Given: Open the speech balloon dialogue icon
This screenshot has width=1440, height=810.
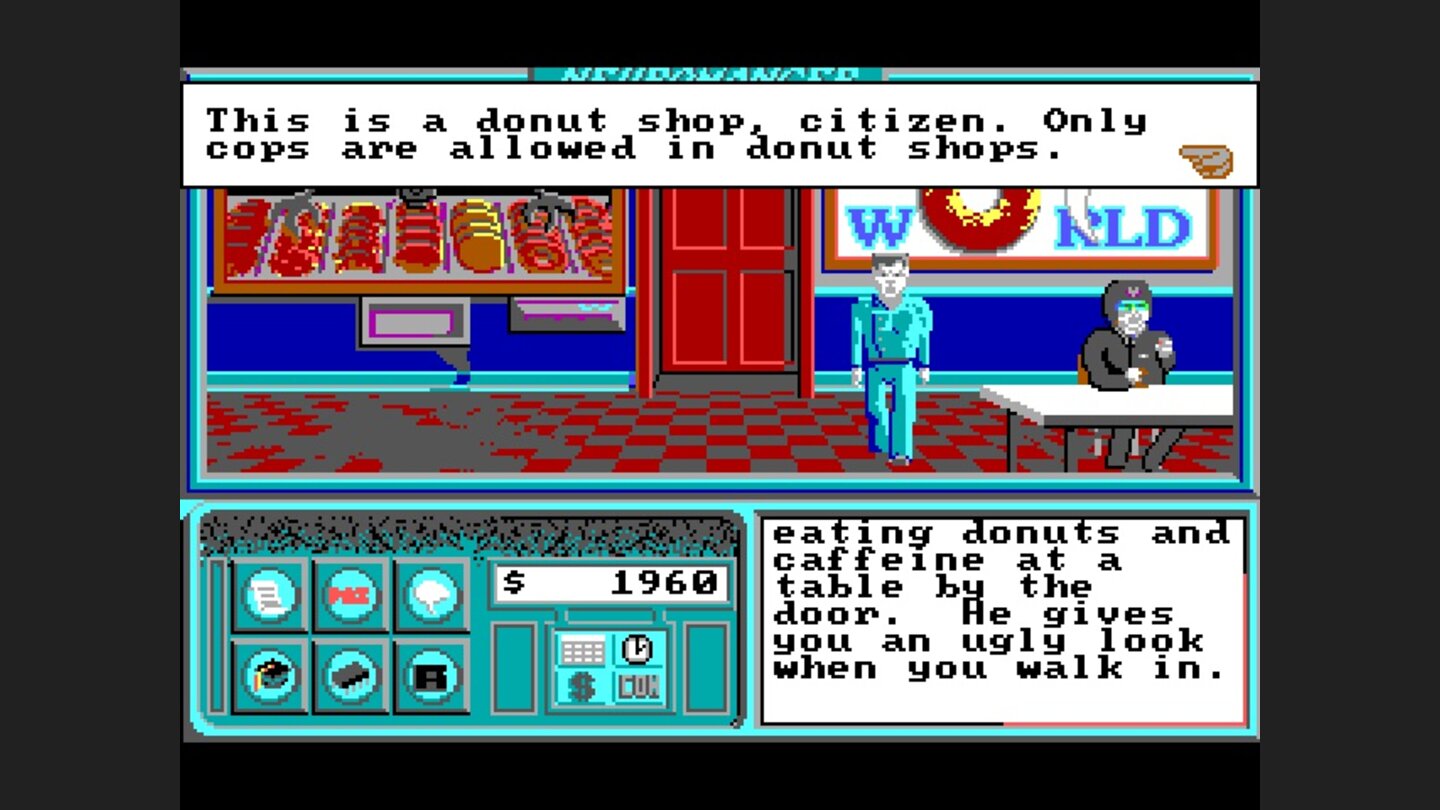Looking at the screenshot, I should (430, 592).
